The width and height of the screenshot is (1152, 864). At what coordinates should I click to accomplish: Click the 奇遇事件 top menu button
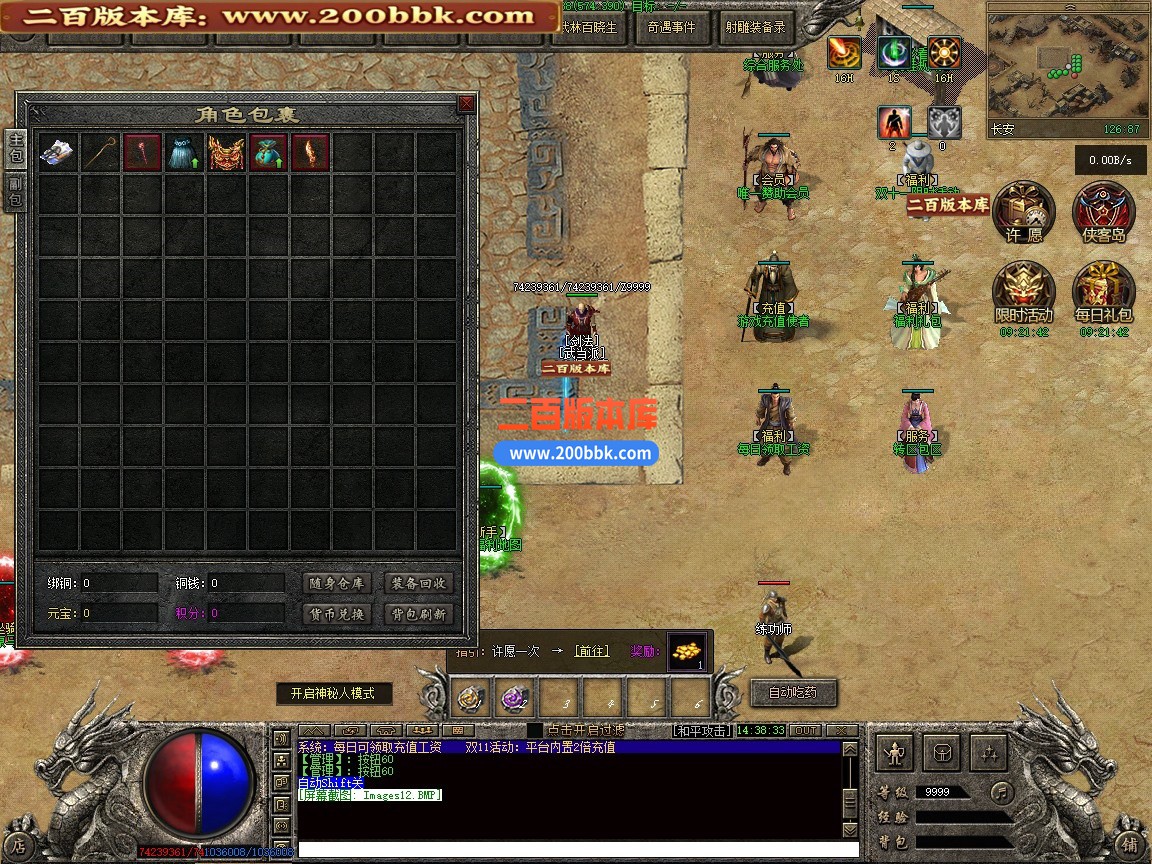coord(671,28)
